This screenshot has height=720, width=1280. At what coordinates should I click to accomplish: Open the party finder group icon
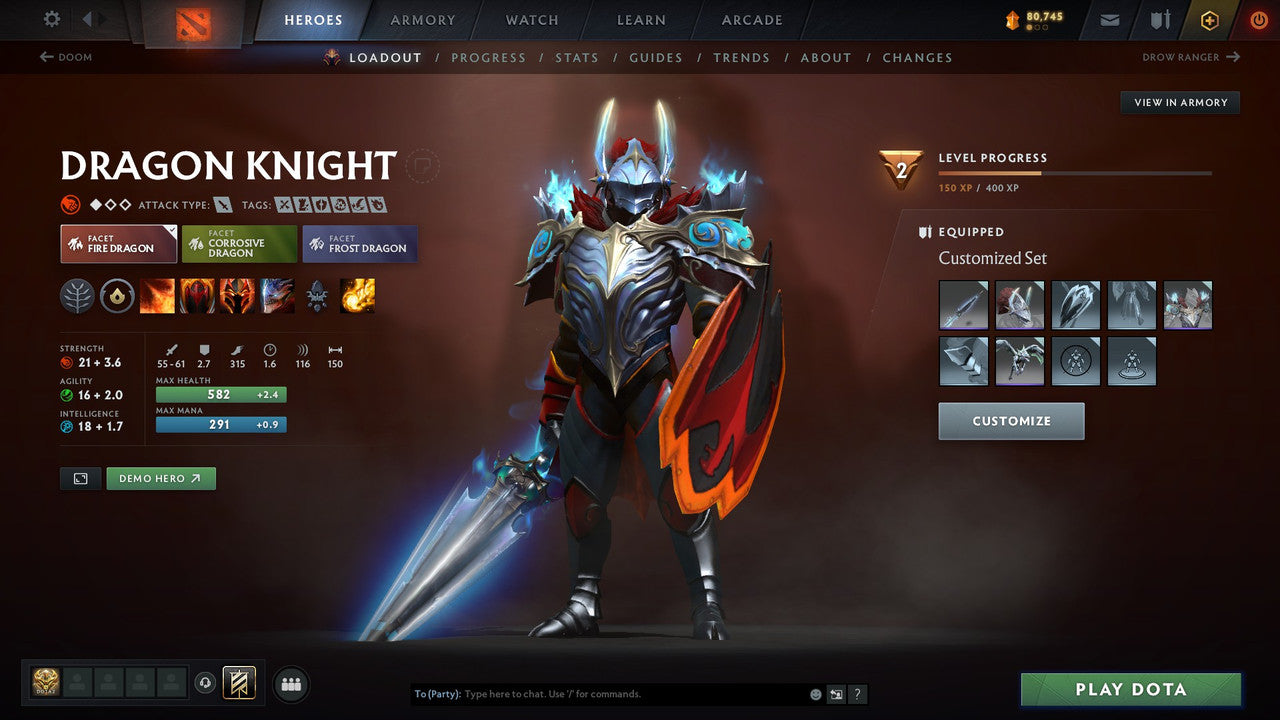pos(290,684)
